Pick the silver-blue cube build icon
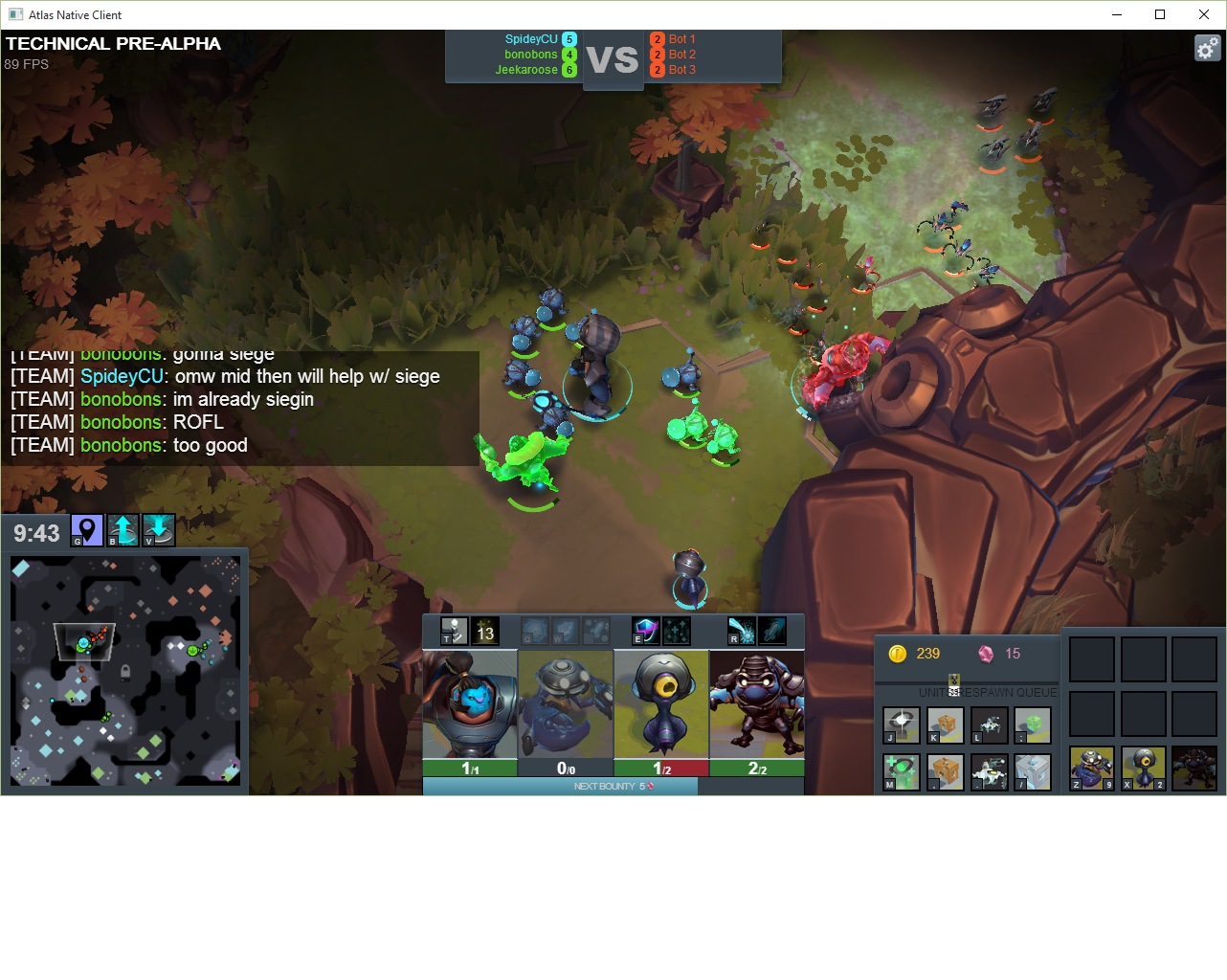This screenshot has height=980, width=1227. pos(1033,771)
